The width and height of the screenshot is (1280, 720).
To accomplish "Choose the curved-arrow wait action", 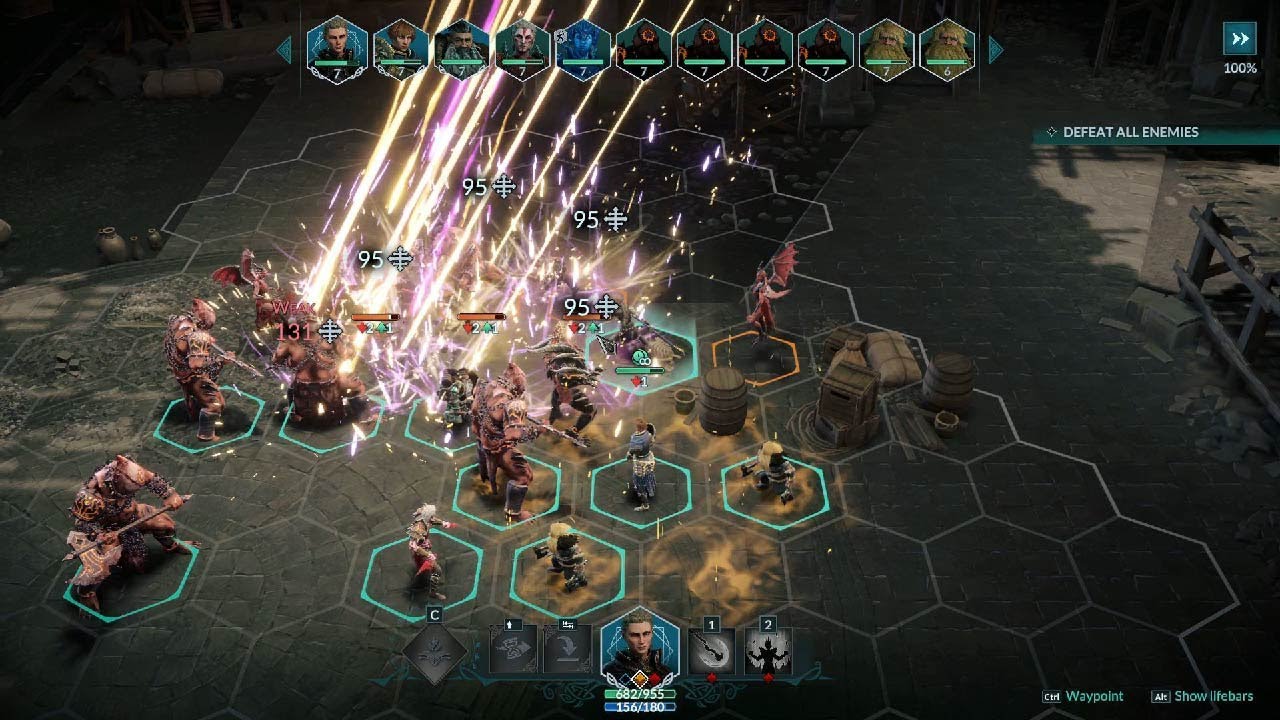I will click(567, 650).
